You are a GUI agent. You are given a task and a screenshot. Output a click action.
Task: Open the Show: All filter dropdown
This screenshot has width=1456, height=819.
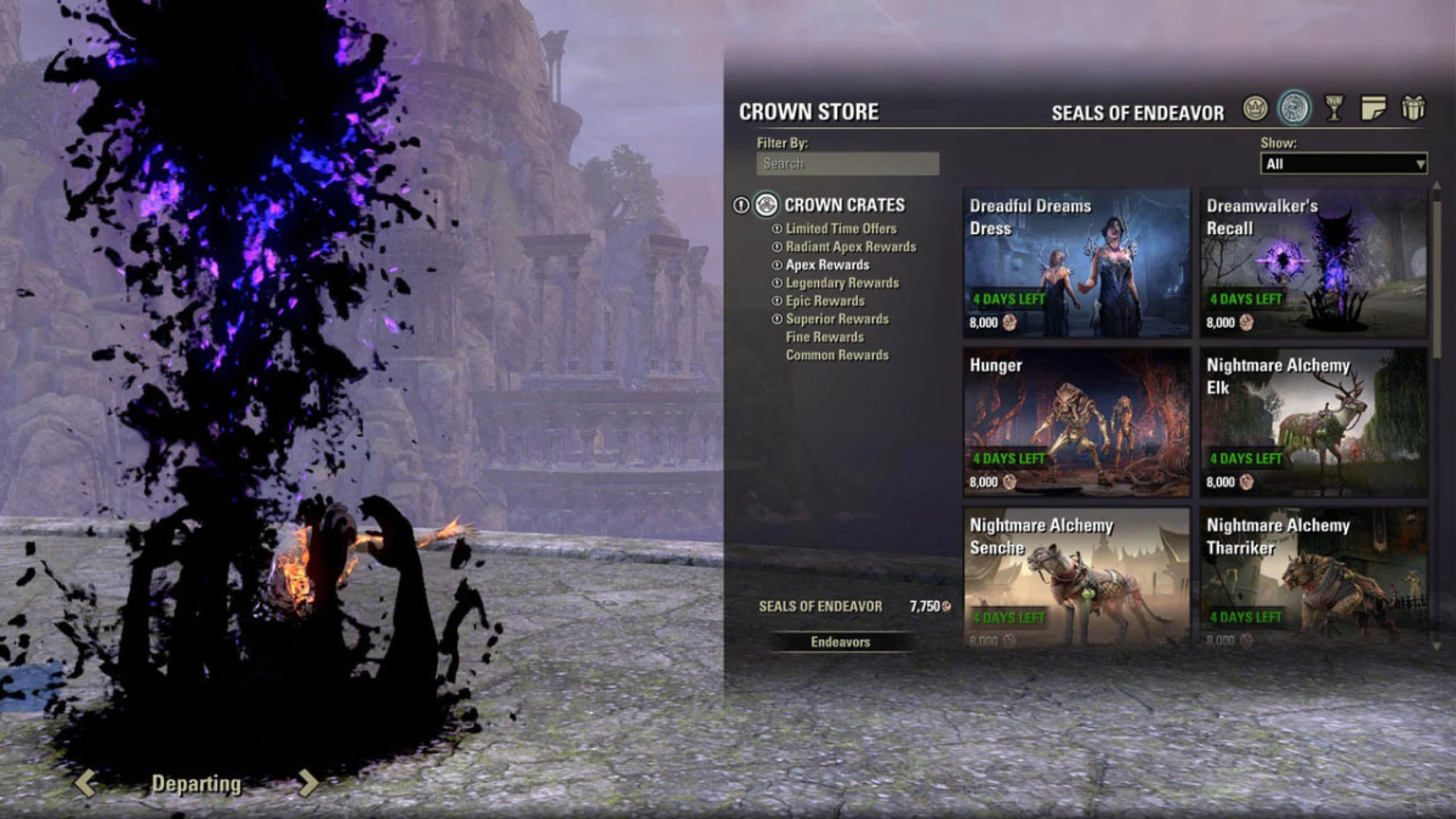point(1341,164)
